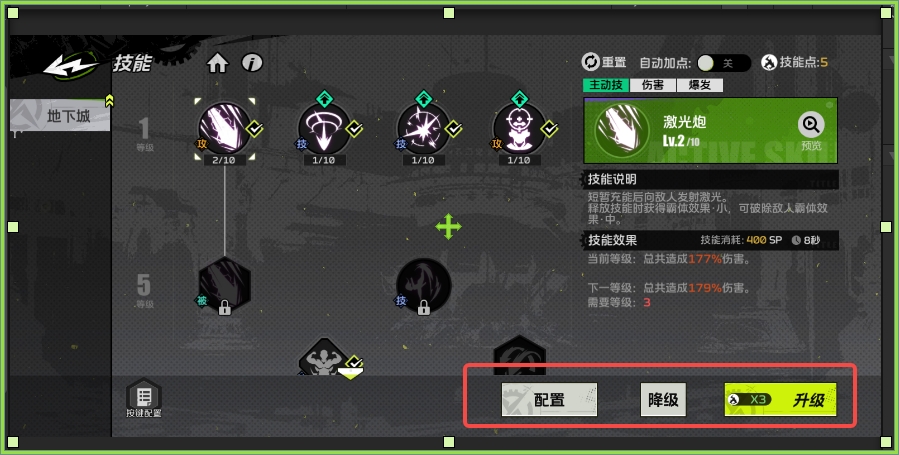Return home via the house icon
Screen dimensions: 899x455
[217, 63]
